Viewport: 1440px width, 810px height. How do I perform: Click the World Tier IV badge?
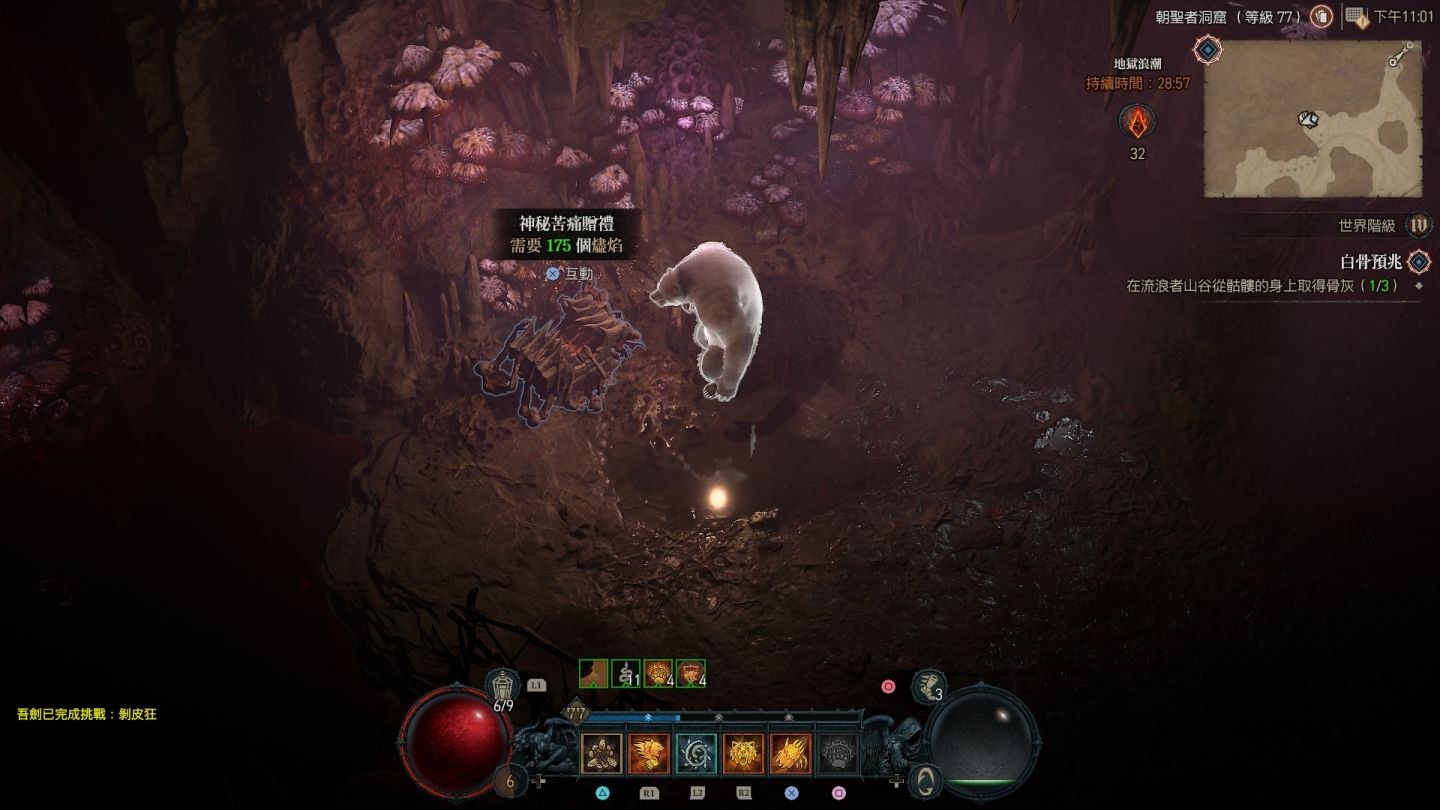tap(1418, 226)
